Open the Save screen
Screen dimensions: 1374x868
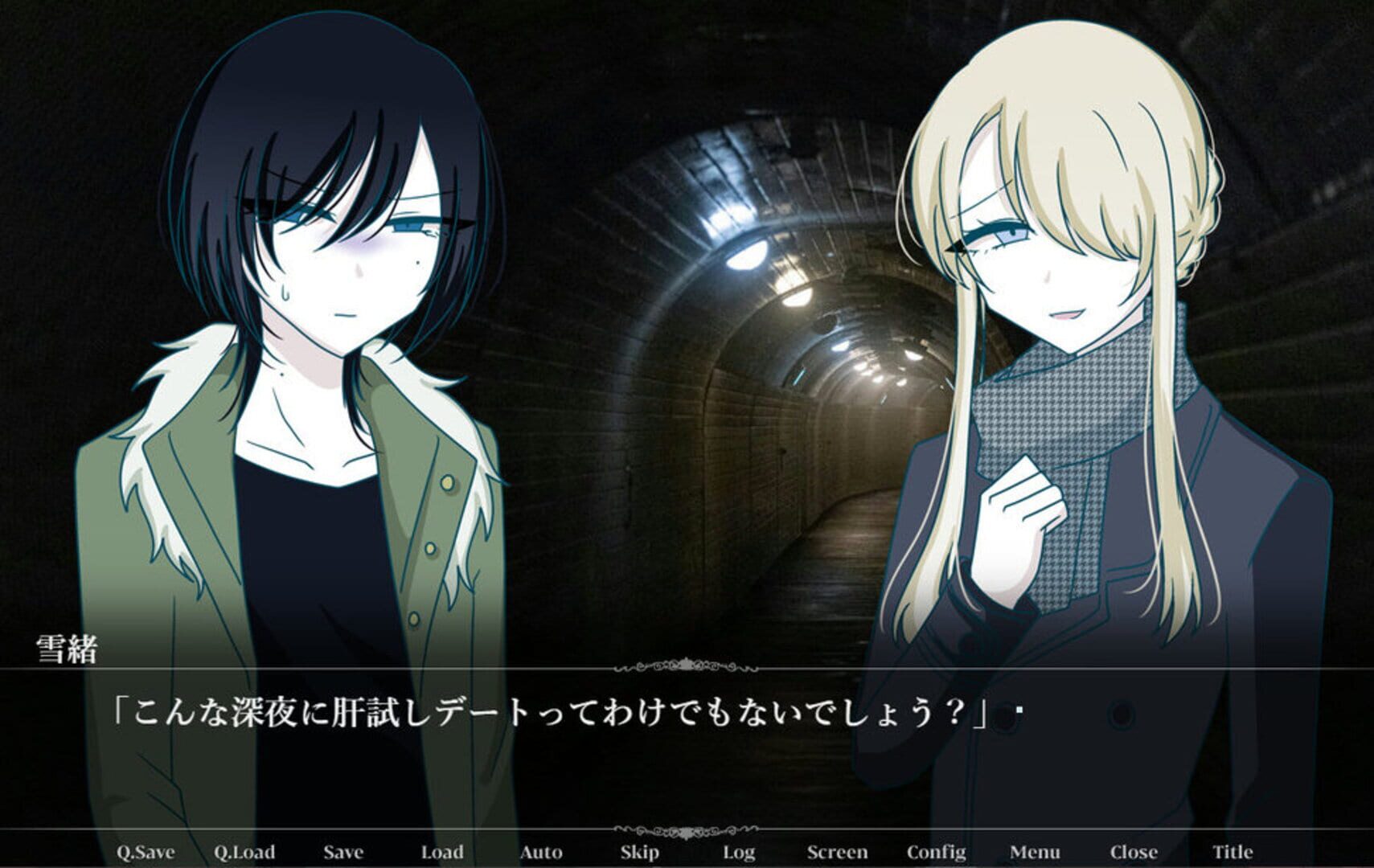click(342, 850)
